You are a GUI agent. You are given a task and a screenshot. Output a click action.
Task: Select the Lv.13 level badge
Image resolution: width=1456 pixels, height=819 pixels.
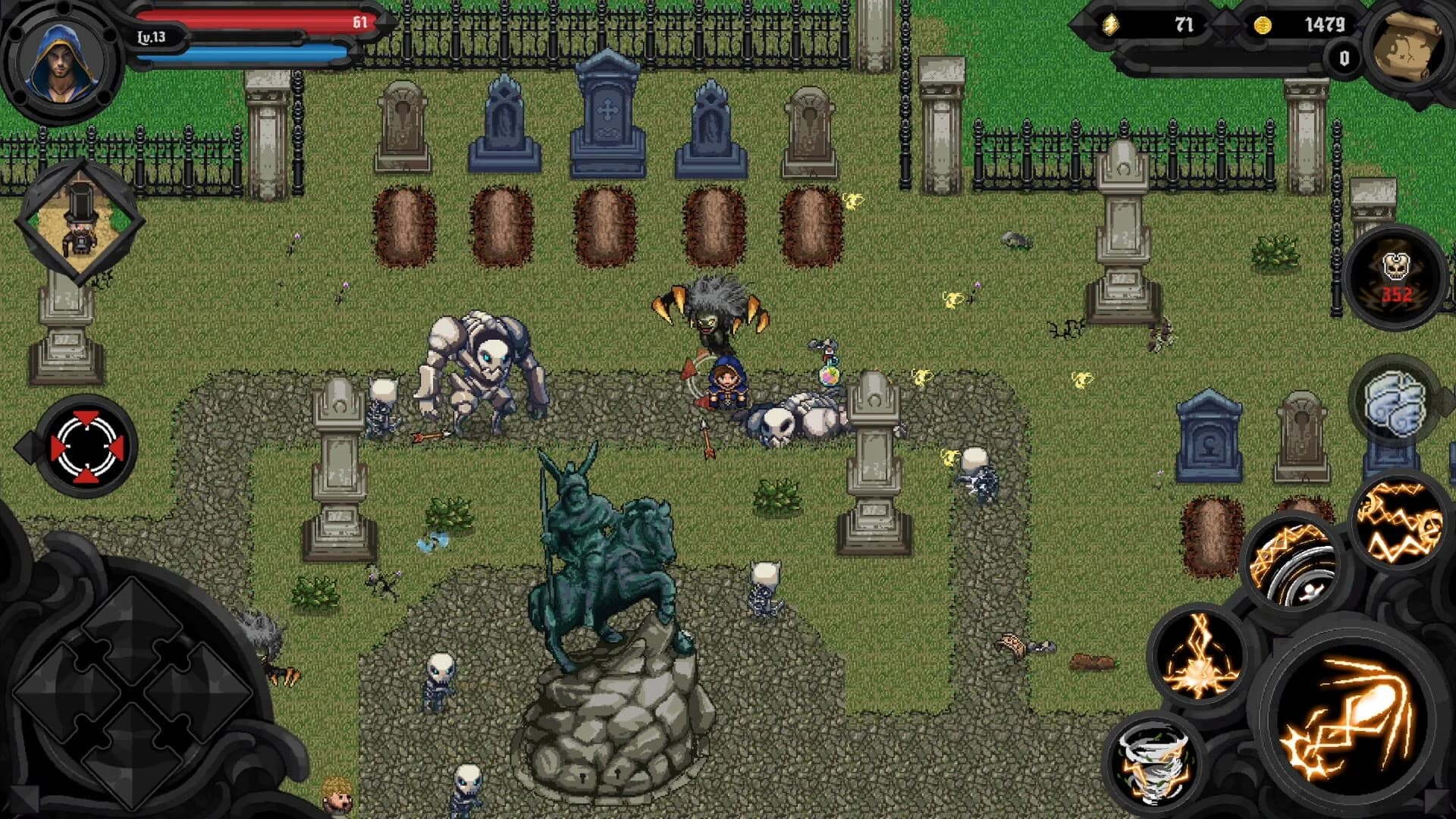pos(149,36)
